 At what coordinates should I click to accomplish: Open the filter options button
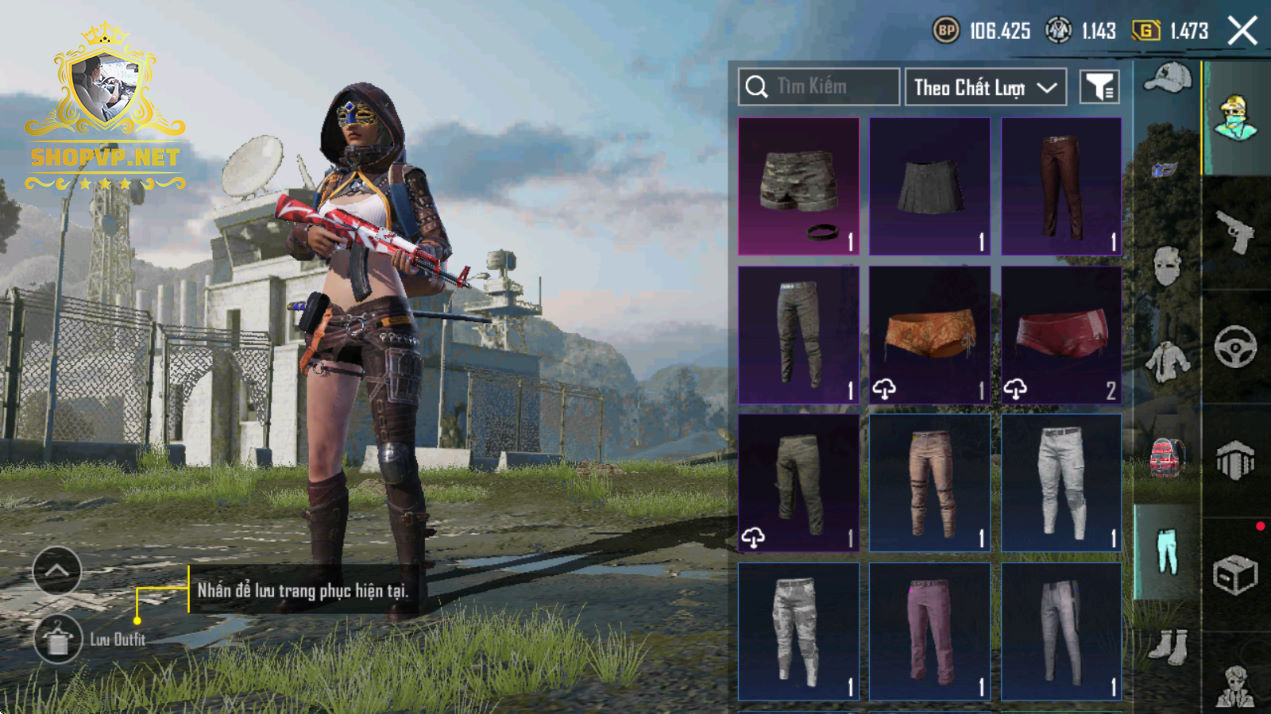(1099, 88)
